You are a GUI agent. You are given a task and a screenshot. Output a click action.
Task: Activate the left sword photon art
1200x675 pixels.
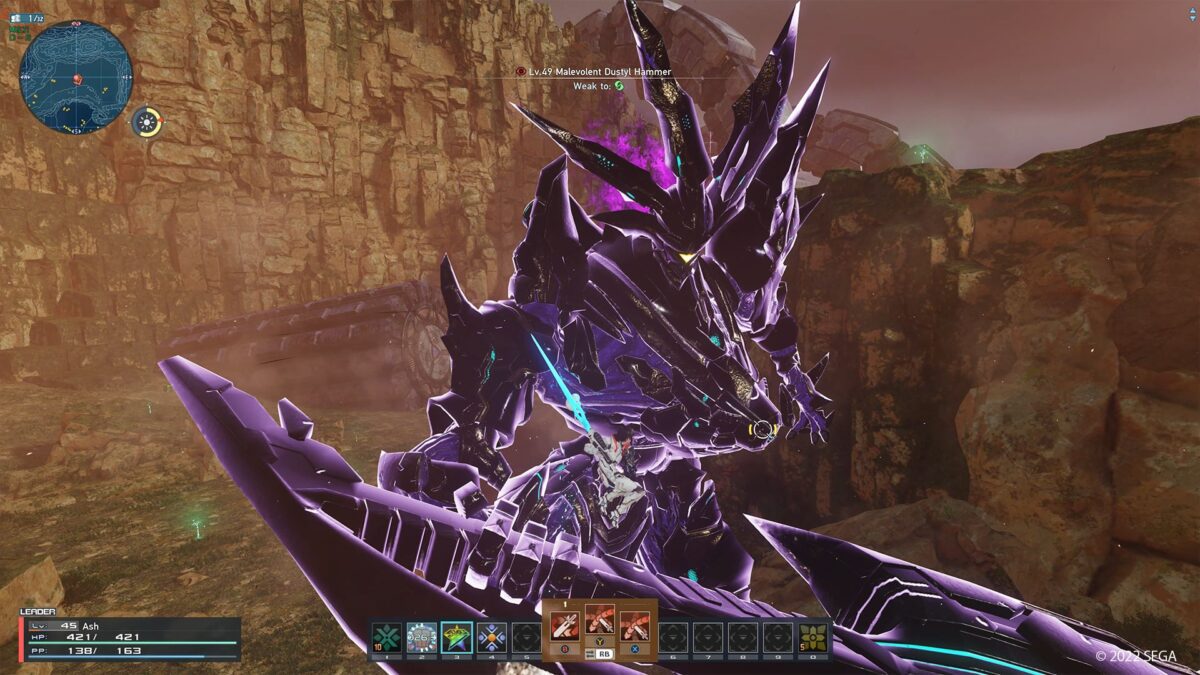[565, 625]
